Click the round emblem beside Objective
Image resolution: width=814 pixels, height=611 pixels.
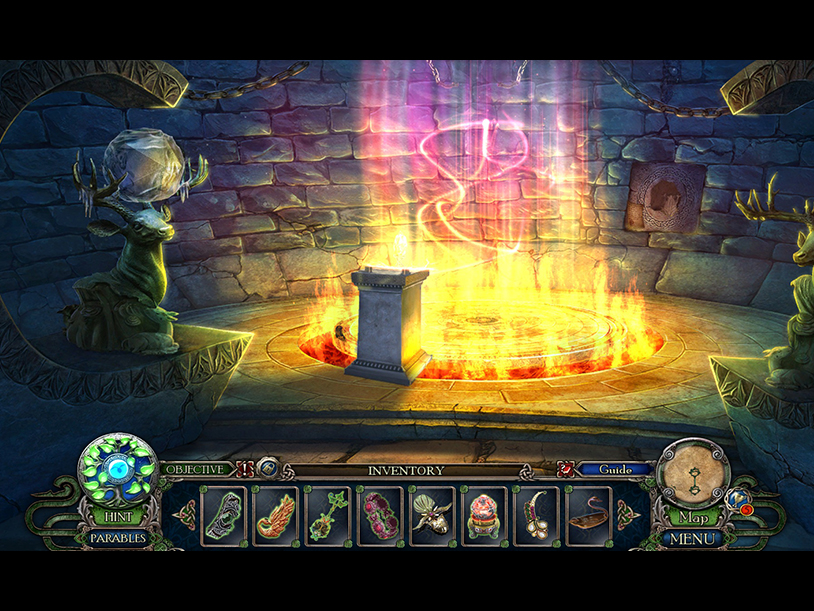coord(268,469)
